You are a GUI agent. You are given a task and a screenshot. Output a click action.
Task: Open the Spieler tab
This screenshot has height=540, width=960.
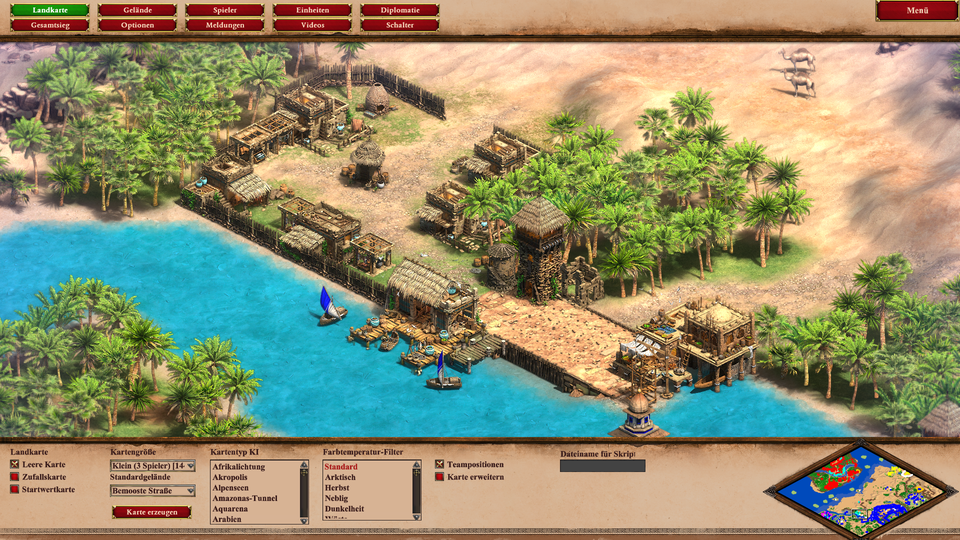[225, 10]
